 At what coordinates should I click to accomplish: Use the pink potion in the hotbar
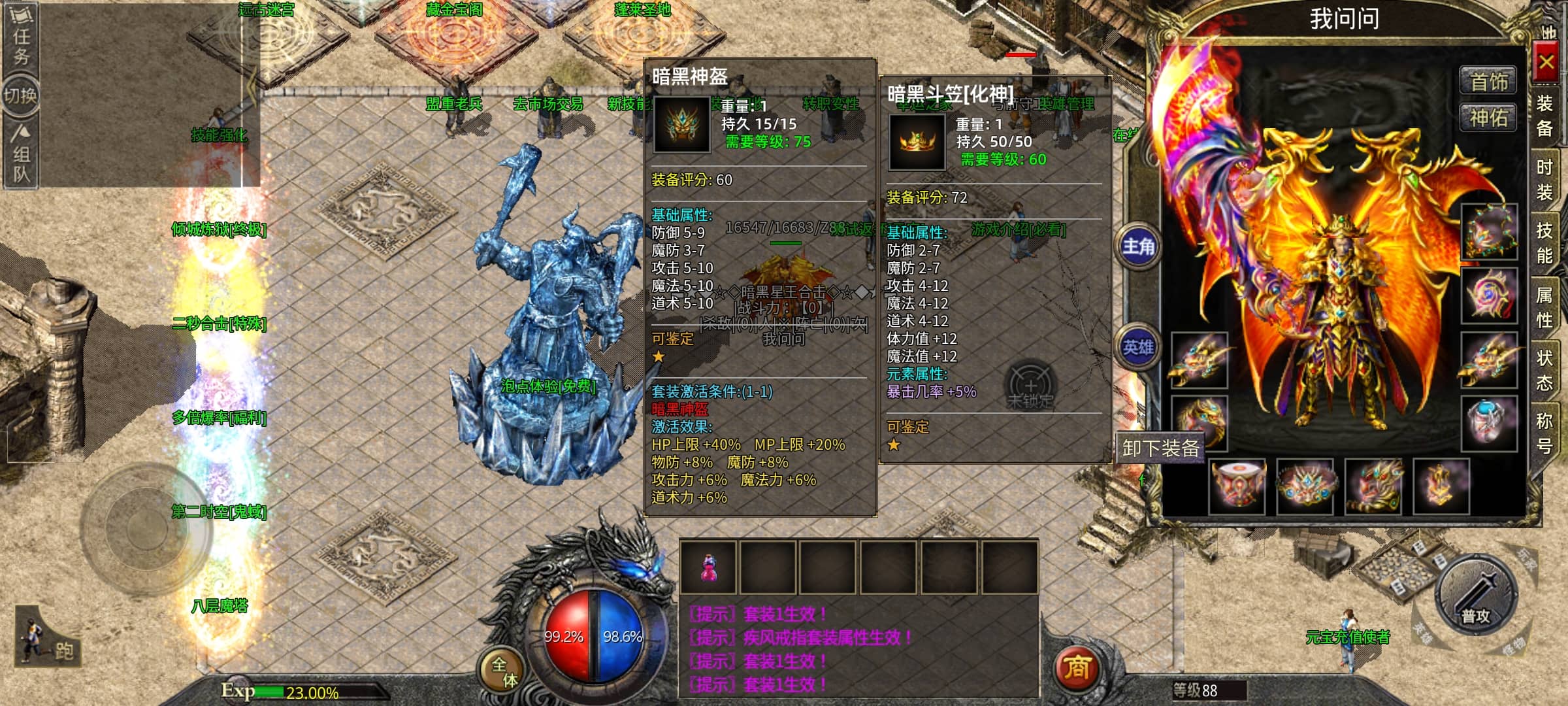pos(708,567)
